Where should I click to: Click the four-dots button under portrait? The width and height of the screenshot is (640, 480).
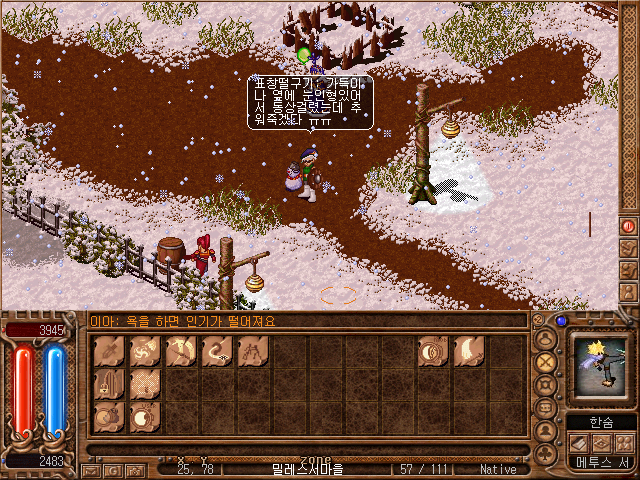[624, 442]
